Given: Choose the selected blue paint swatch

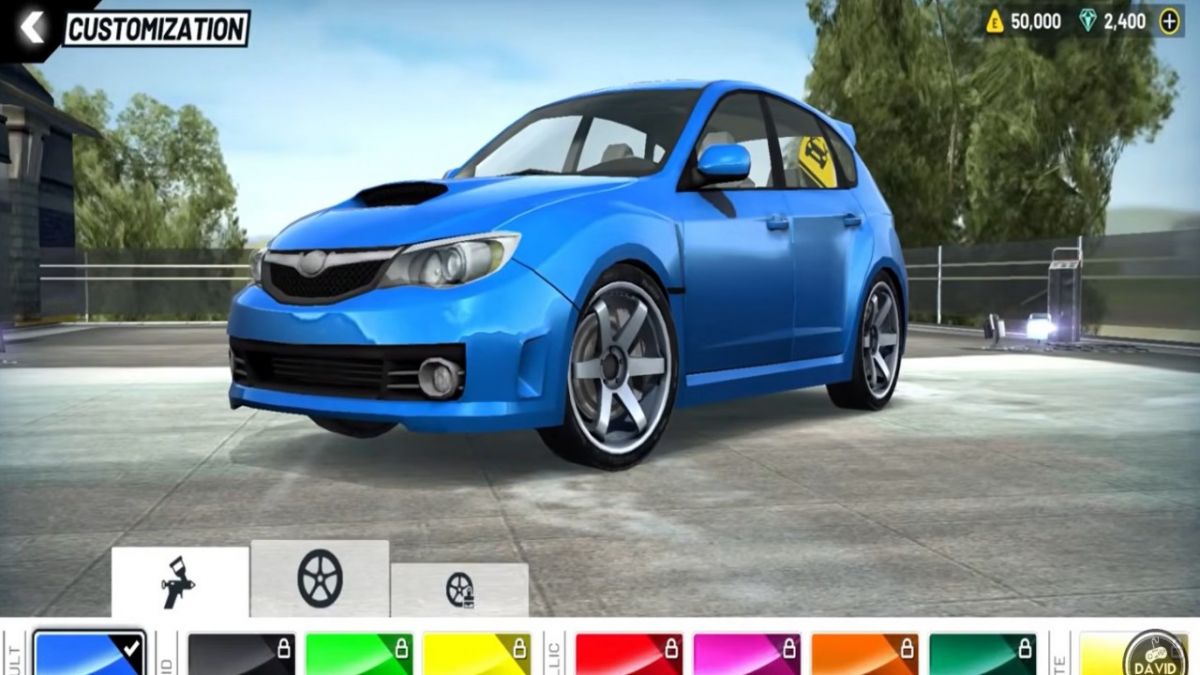Looking at the screenshot, I should (90, 654).
